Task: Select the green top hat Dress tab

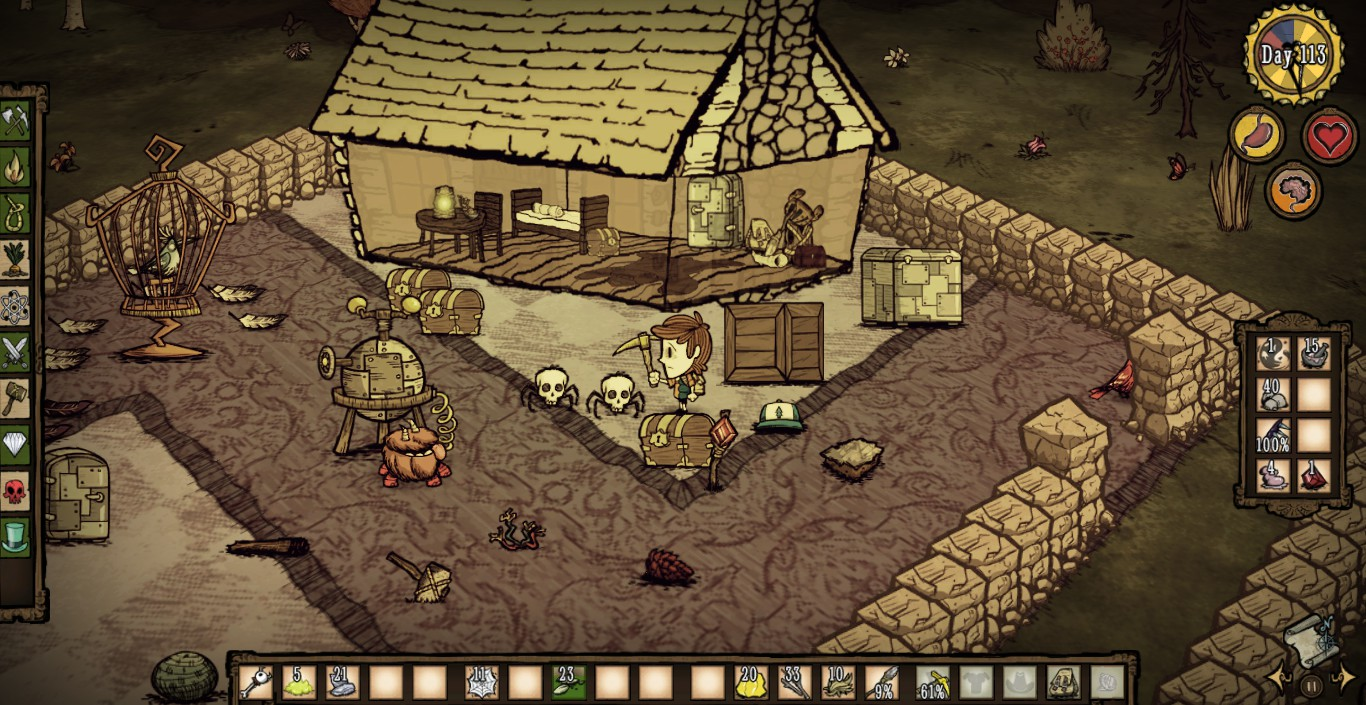Action: [16, 537]
